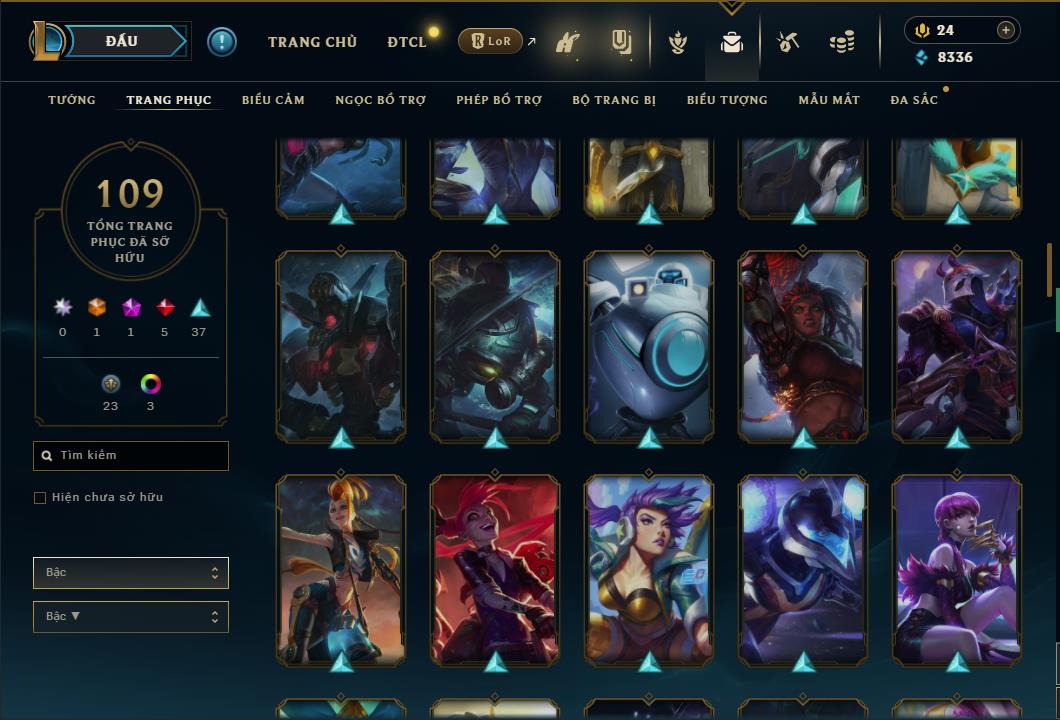Open the LoR launcher button
Screen dimensions: 1060x720
point(490,41)
